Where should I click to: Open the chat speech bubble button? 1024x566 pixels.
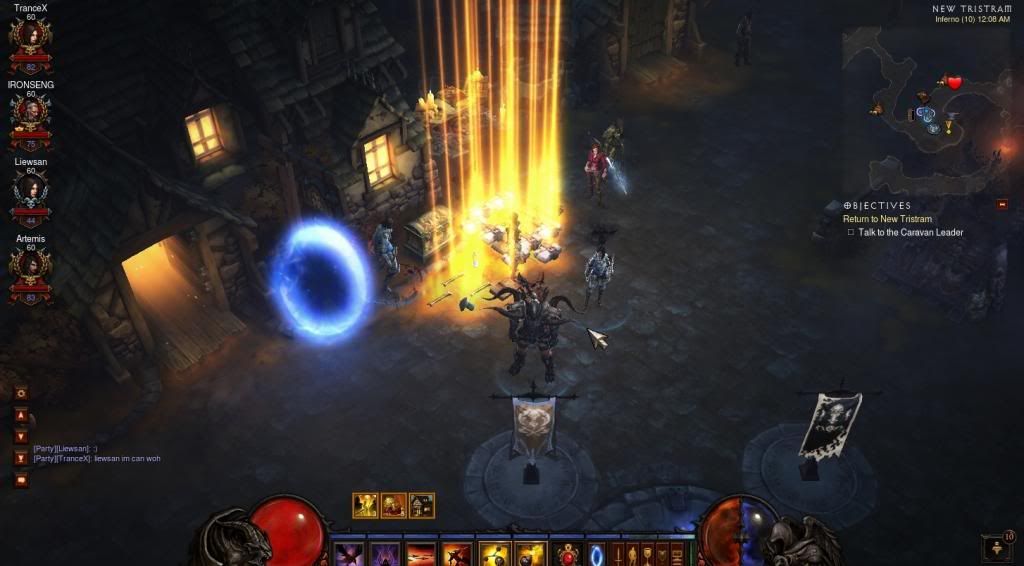pos(21,480)
